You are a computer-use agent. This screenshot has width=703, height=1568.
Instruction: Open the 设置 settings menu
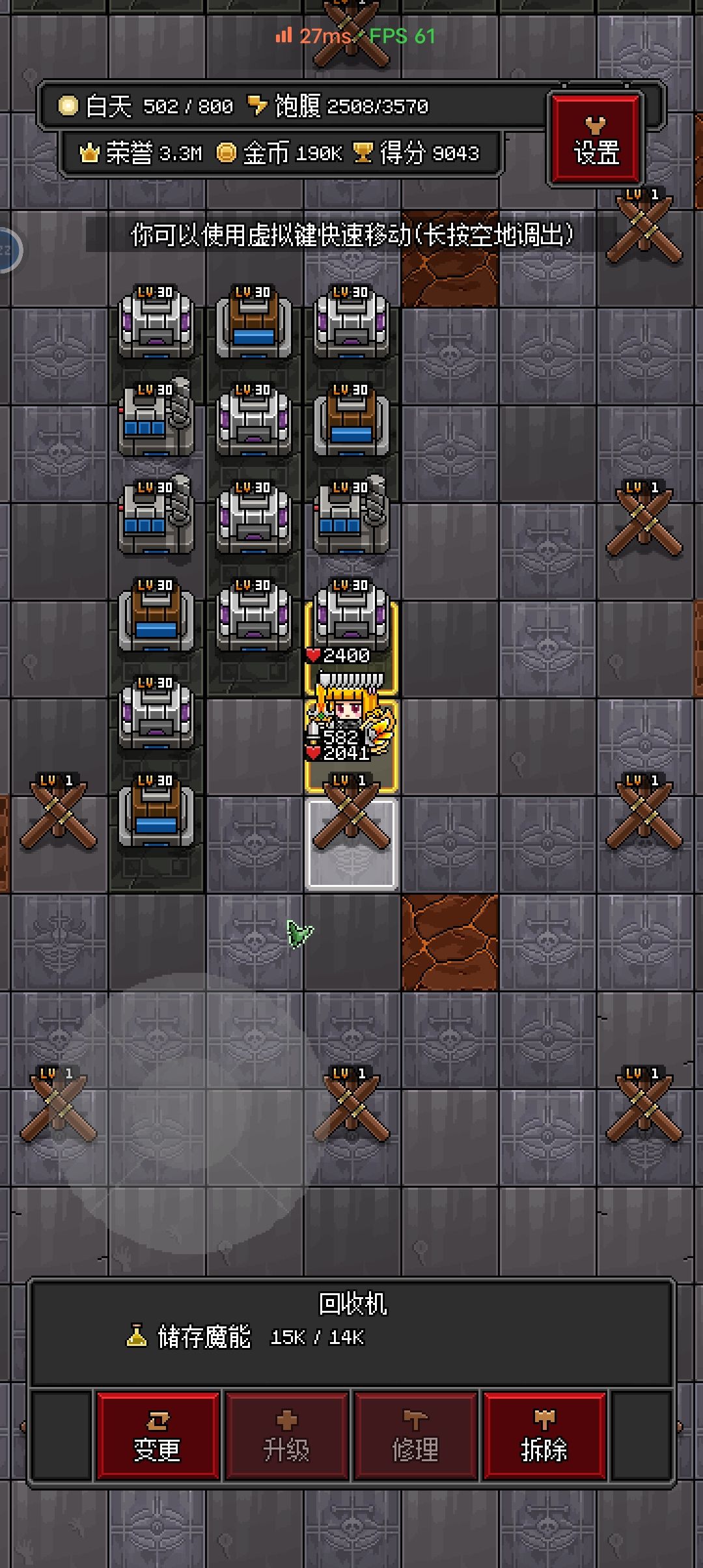coord(596,139)
